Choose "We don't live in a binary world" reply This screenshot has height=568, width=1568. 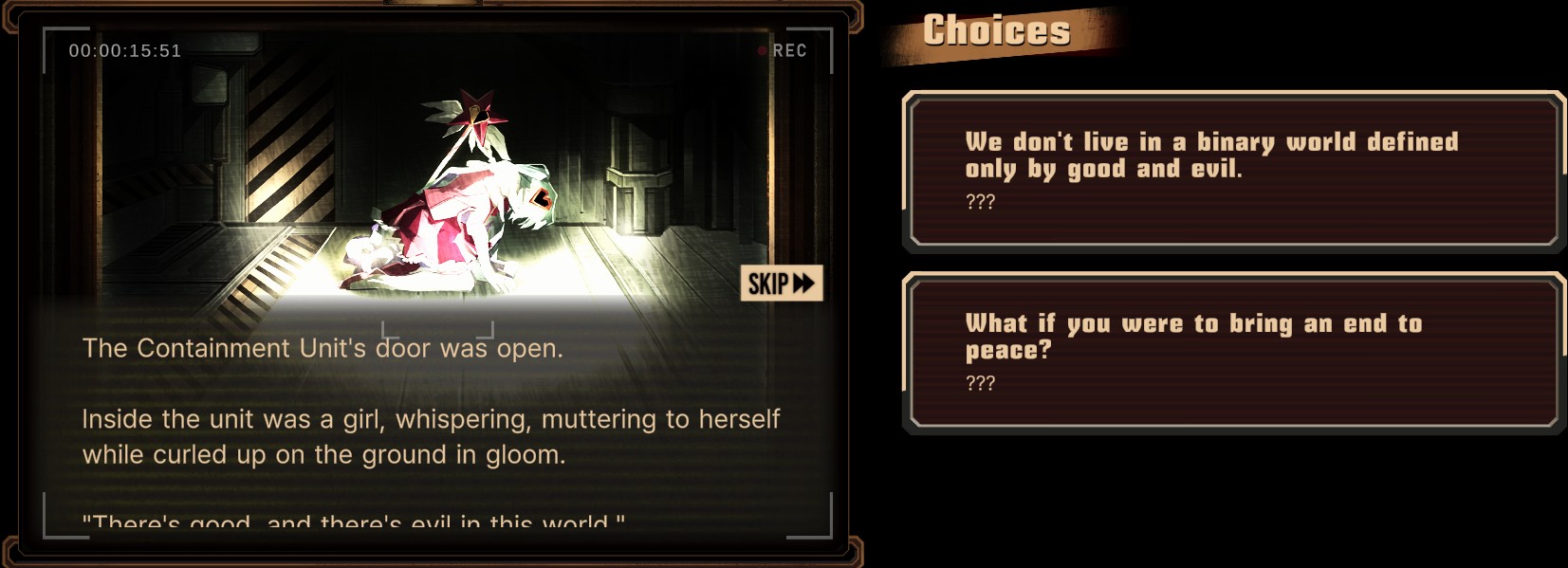1233,172
